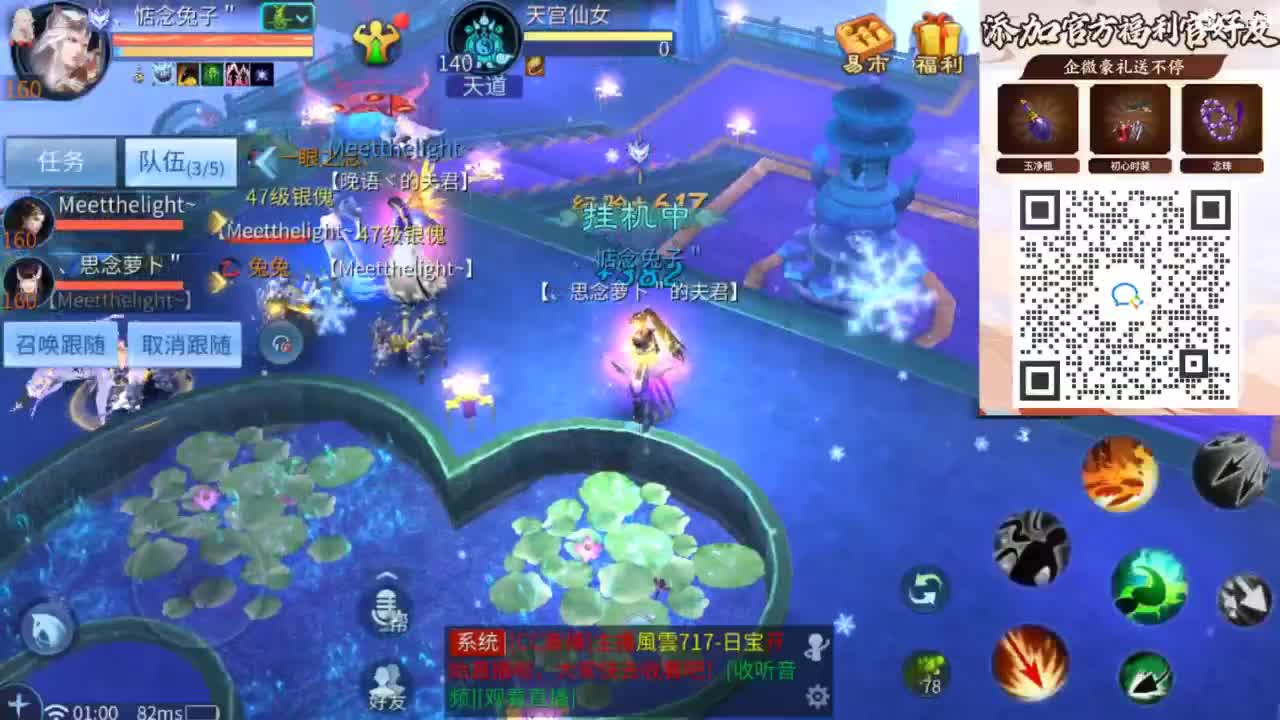This screenshot has height=720, width=1280.
Task: Switch to the 任务 tab
Action: (61, 161)
